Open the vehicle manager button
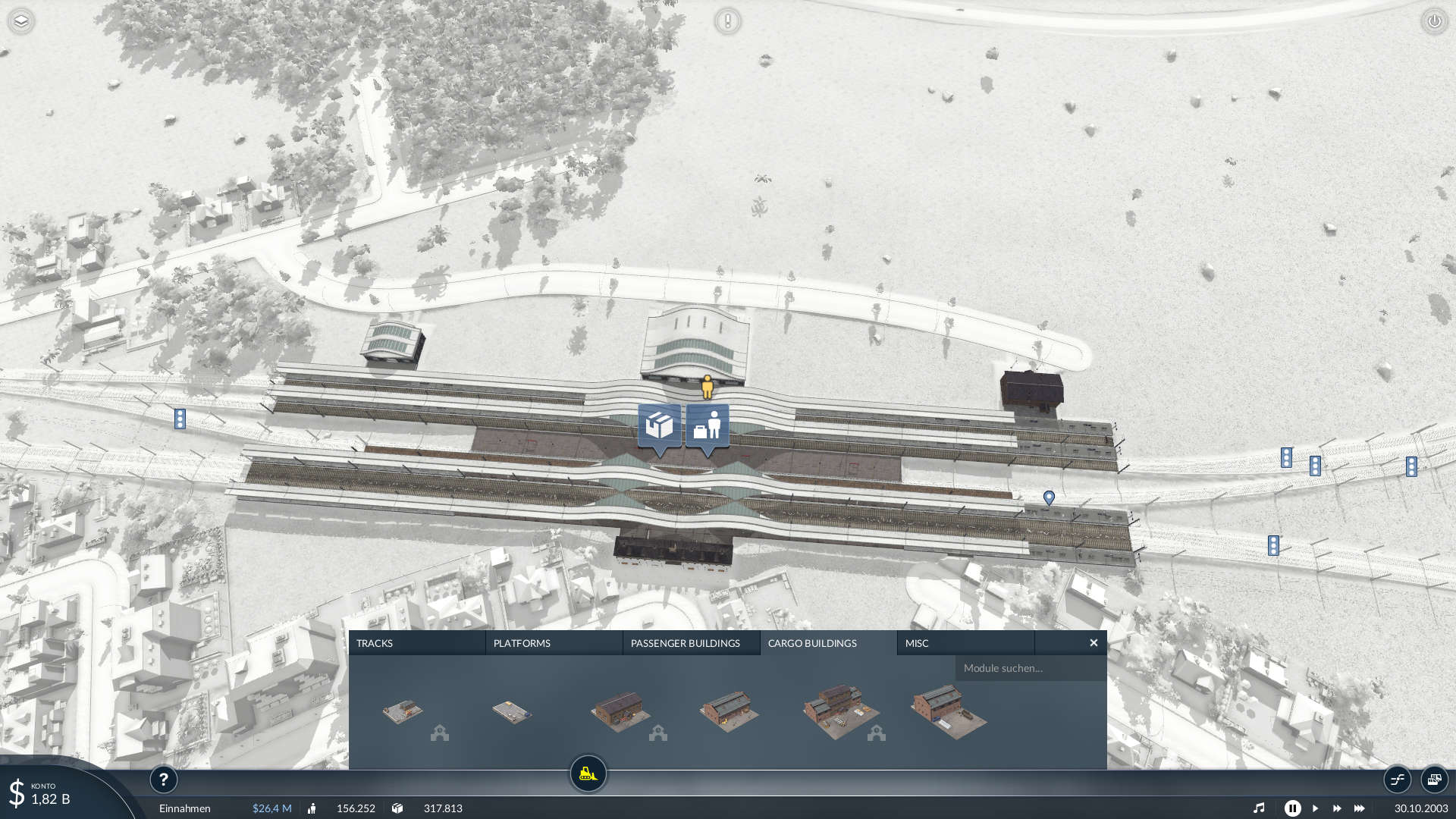This screenshot has width=1456, height=819. pyautogui.click(x=1434, y=779)
